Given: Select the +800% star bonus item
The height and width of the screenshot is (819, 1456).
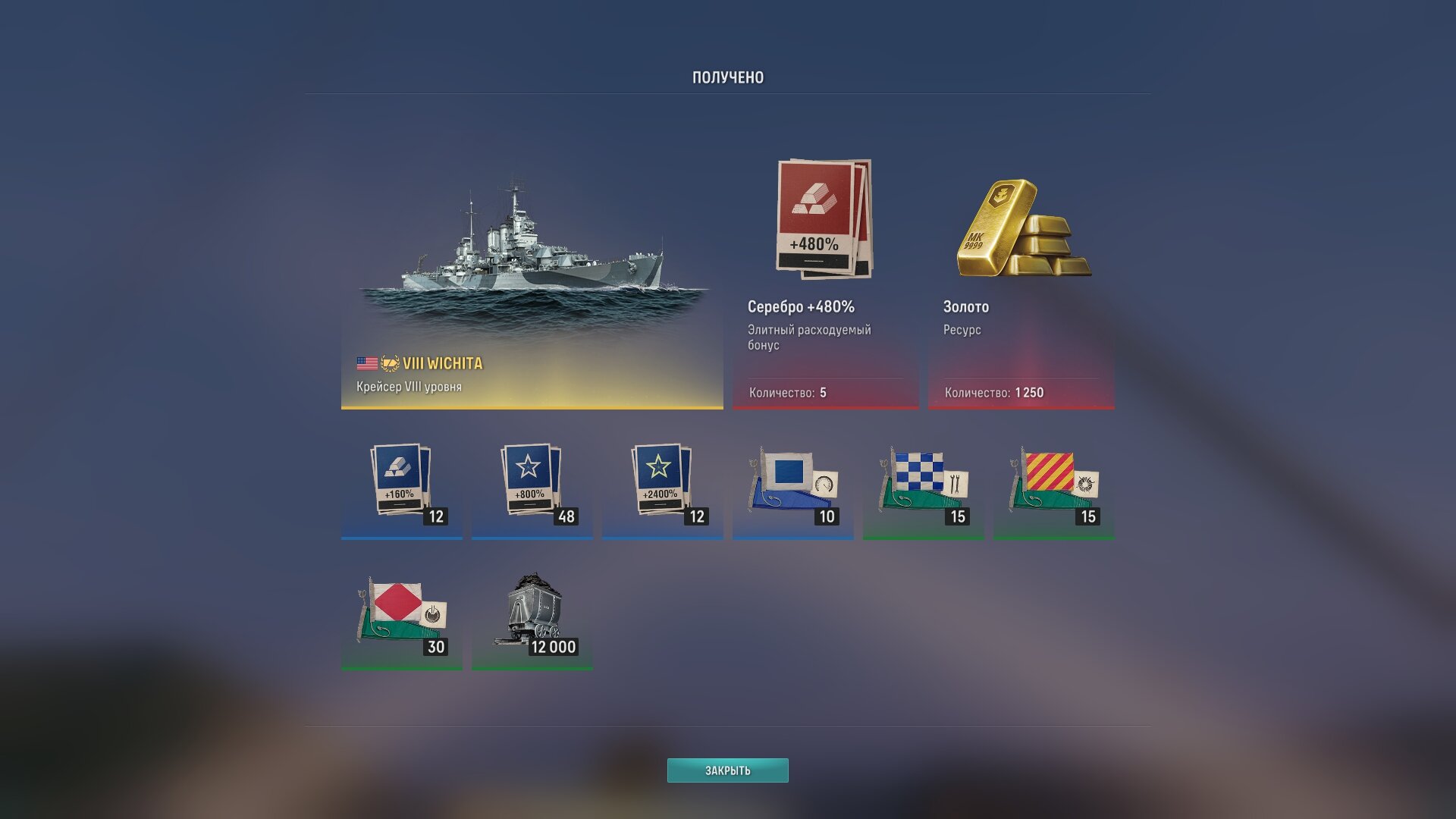Looking at the screenshot, I should click(x=532, y=485).
